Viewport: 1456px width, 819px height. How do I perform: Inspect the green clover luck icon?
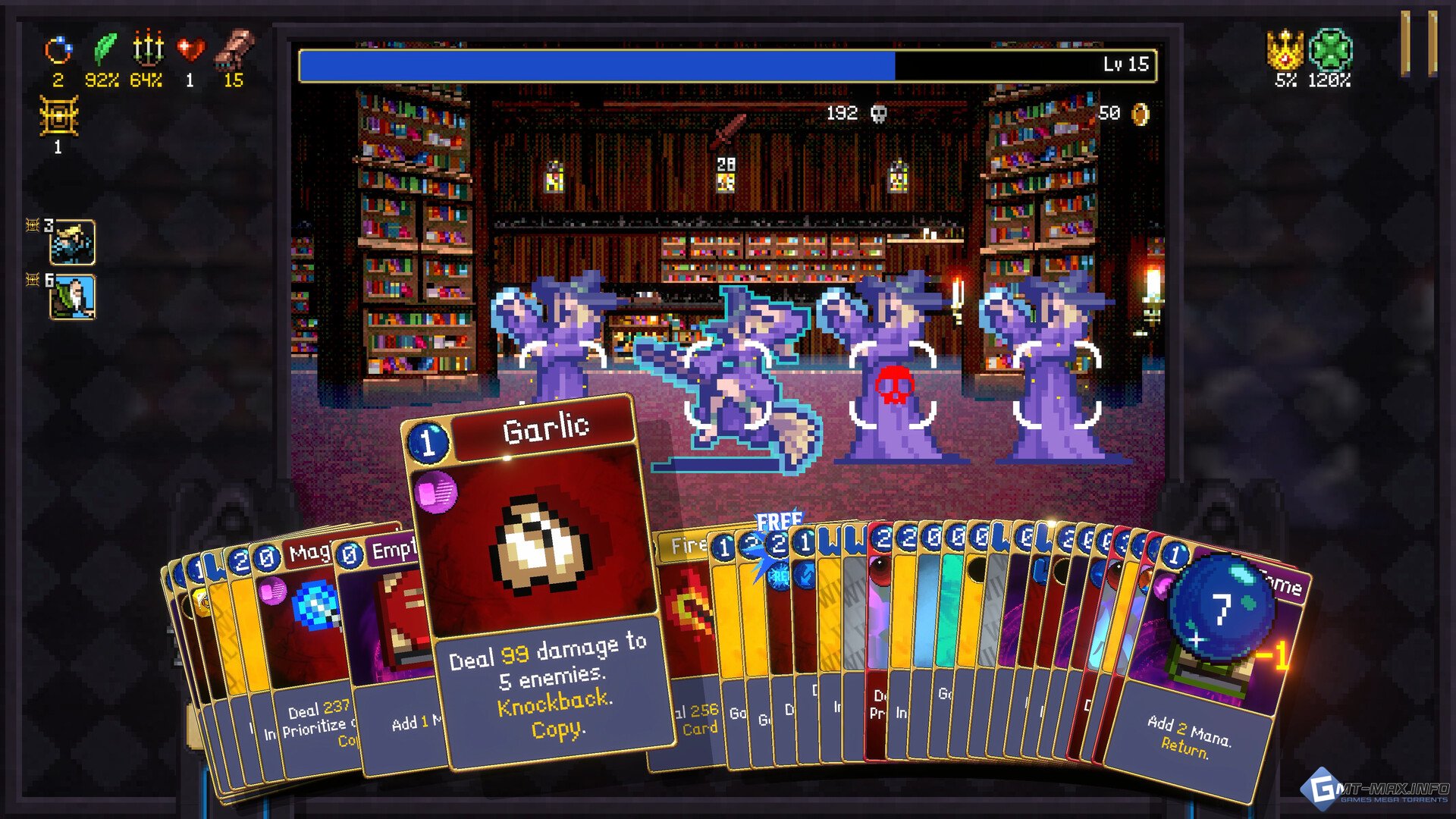[x=1331, y=49]
